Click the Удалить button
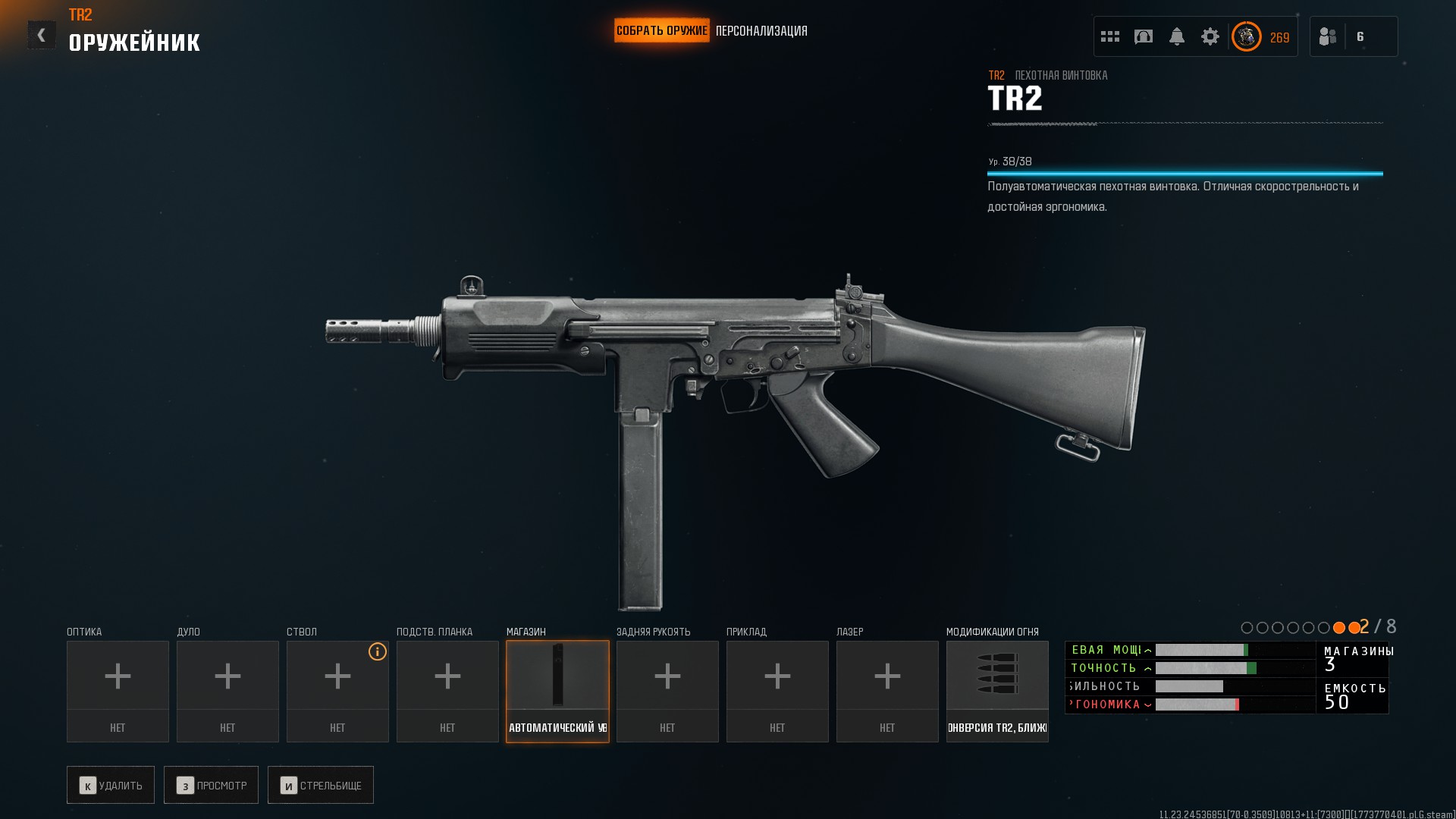 pyautogui.click(x=111, y=785)
